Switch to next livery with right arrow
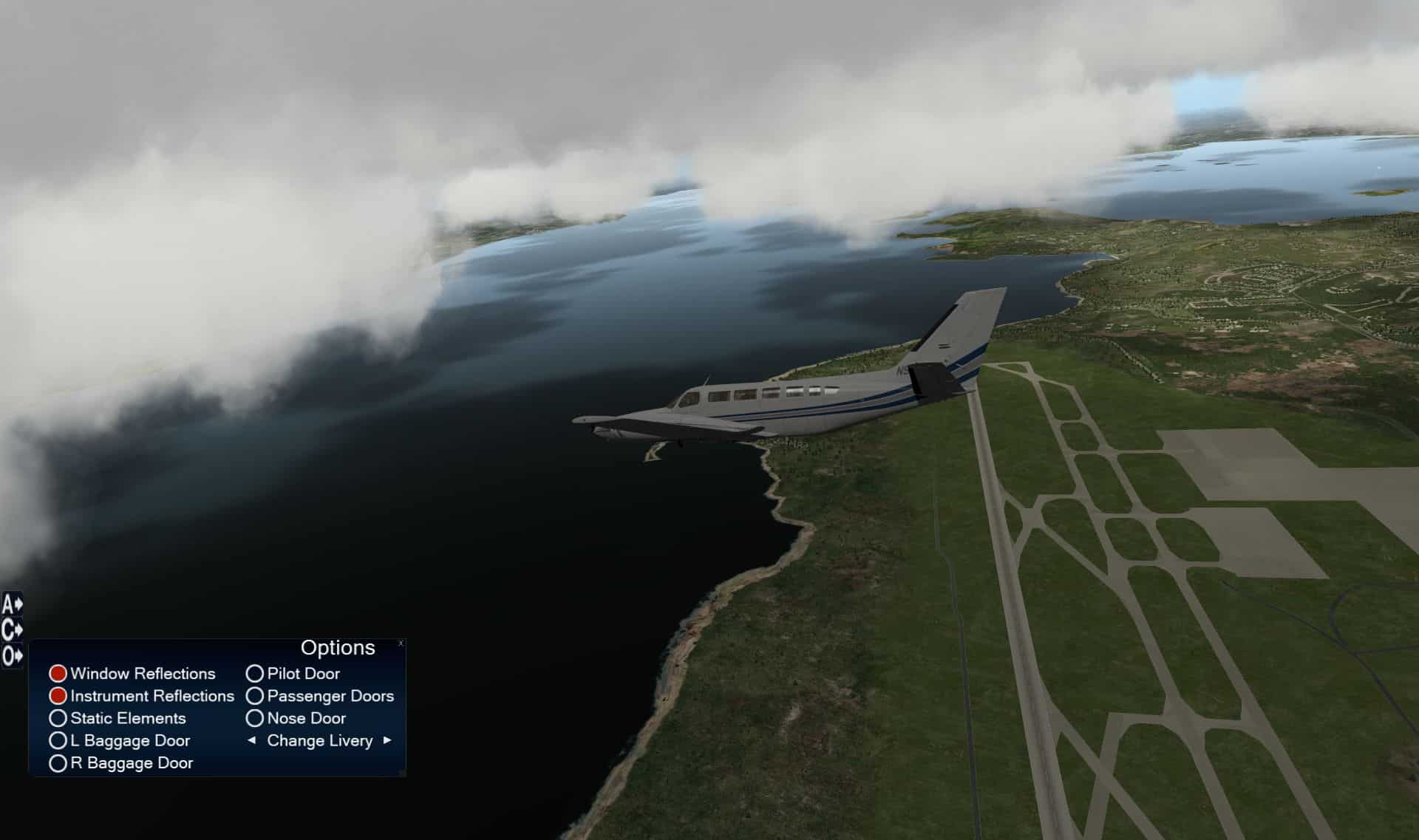Screen dimensions: 1419x840 point(387,740)
